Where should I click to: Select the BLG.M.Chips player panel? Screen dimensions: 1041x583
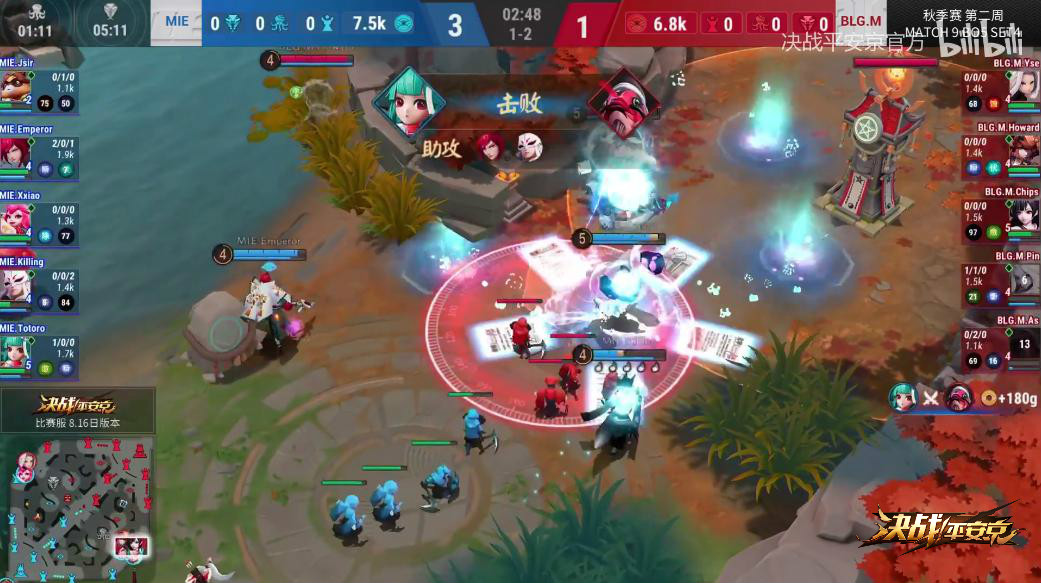point(1001,216)
